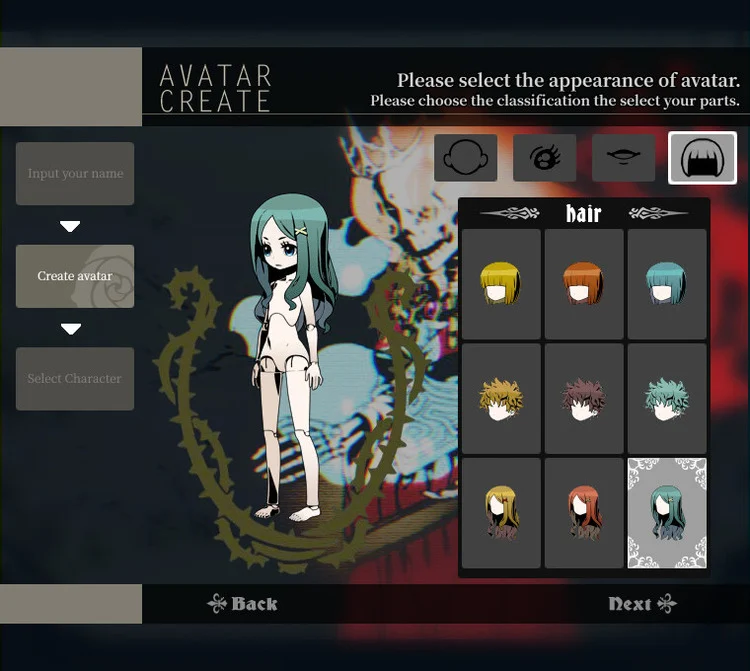Choose the spiky dark red hairstyle
The width and height of the screenshot is (750, 671).
point(584,398)
